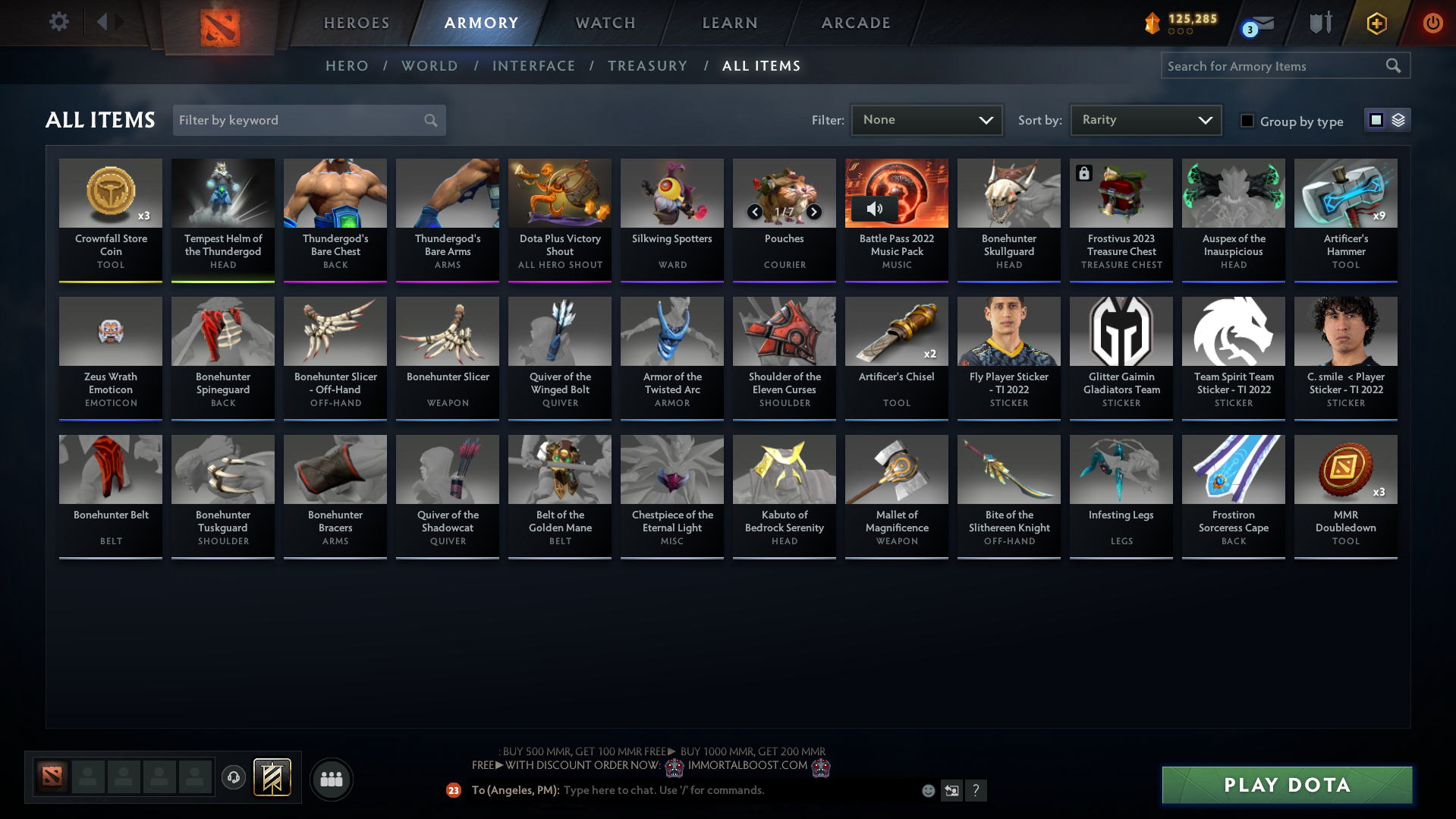Toggle the grid view display mode
Image resolution: width=1456 pixels, height=819 pixels.
(x=1376, y=119)
